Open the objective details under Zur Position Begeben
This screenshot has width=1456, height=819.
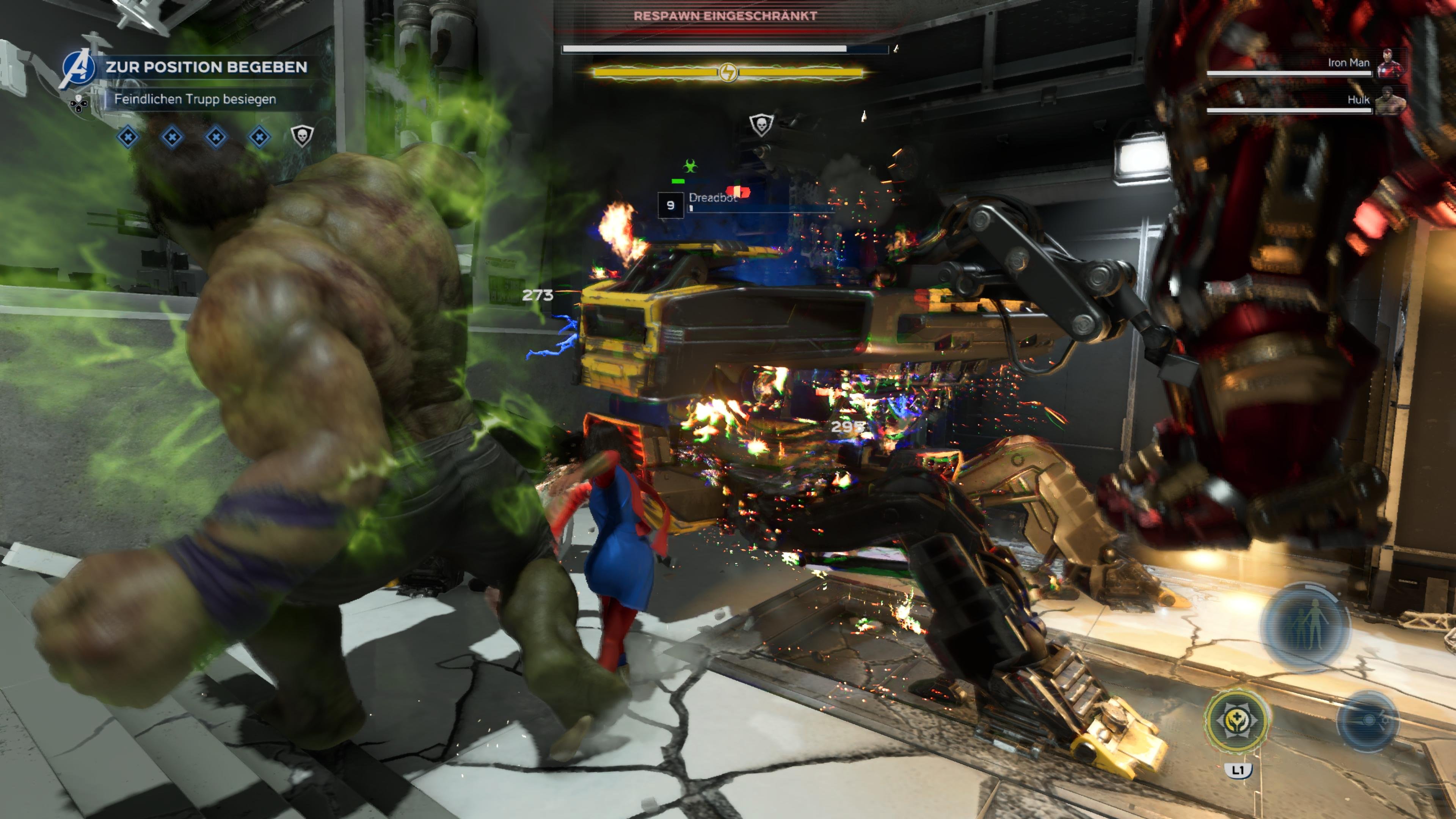(x=196, y=100)
